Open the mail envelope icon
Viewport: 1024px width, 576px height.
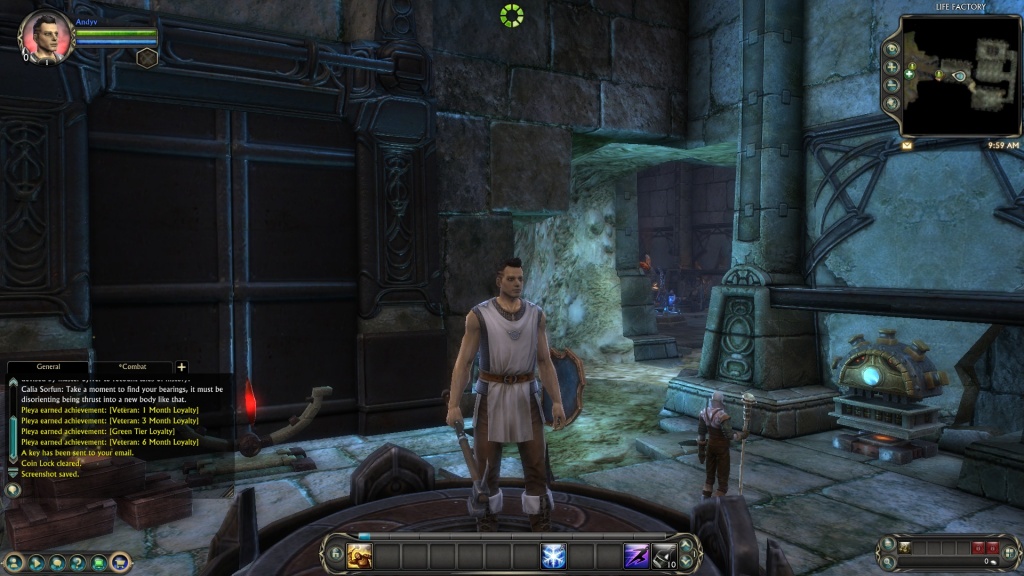(x=907, y=145)
